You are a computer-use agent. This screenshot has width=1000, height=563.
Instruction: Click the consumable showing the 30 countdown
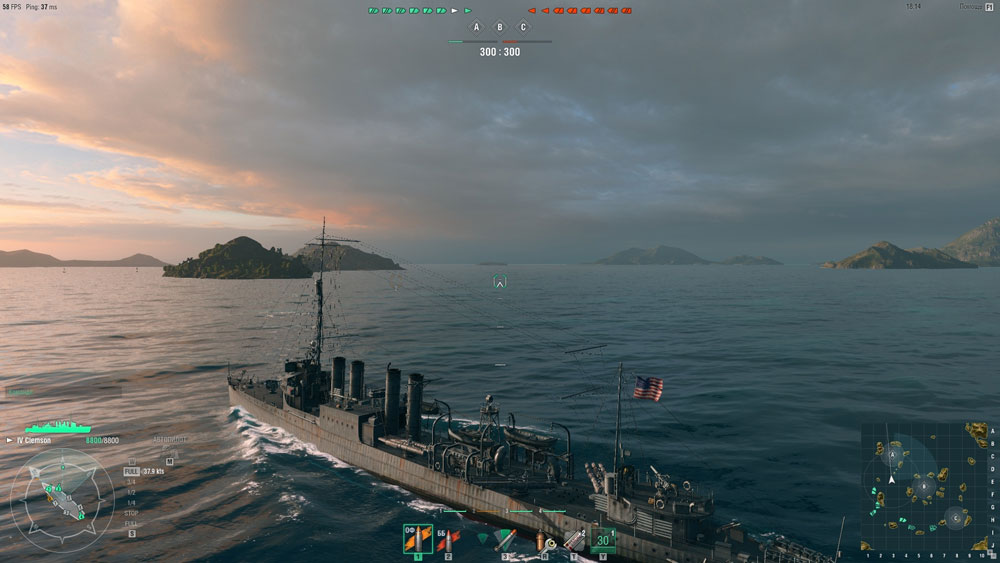pos(602,540)
